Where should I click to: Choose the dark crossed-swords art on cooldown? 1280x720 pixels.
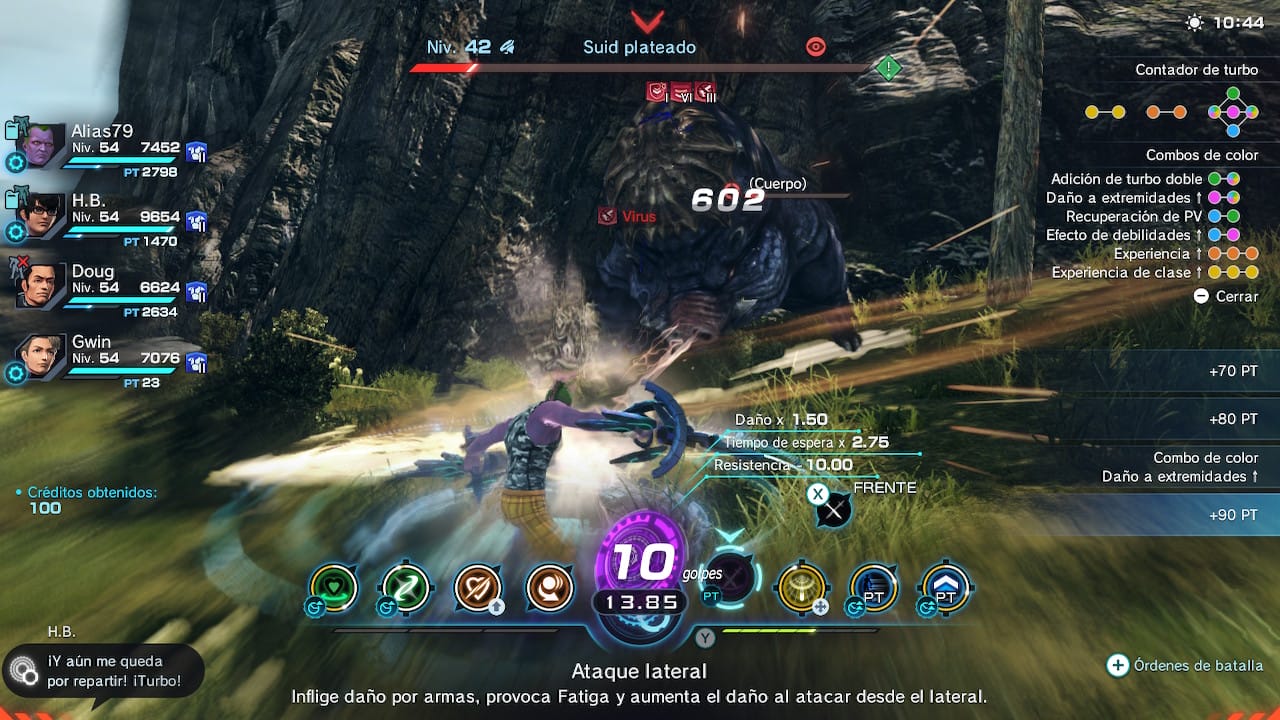(x=732, y=579)
